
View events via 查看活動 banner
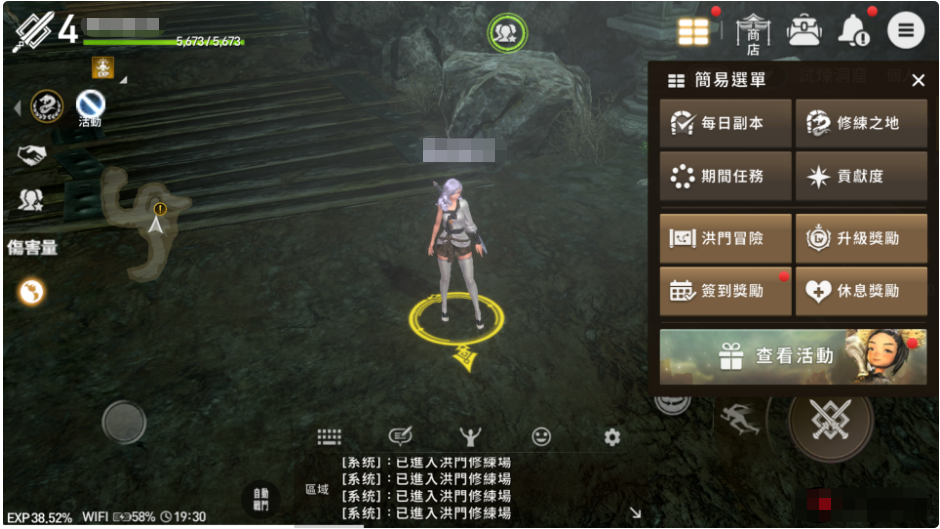(x=793, y=356)
